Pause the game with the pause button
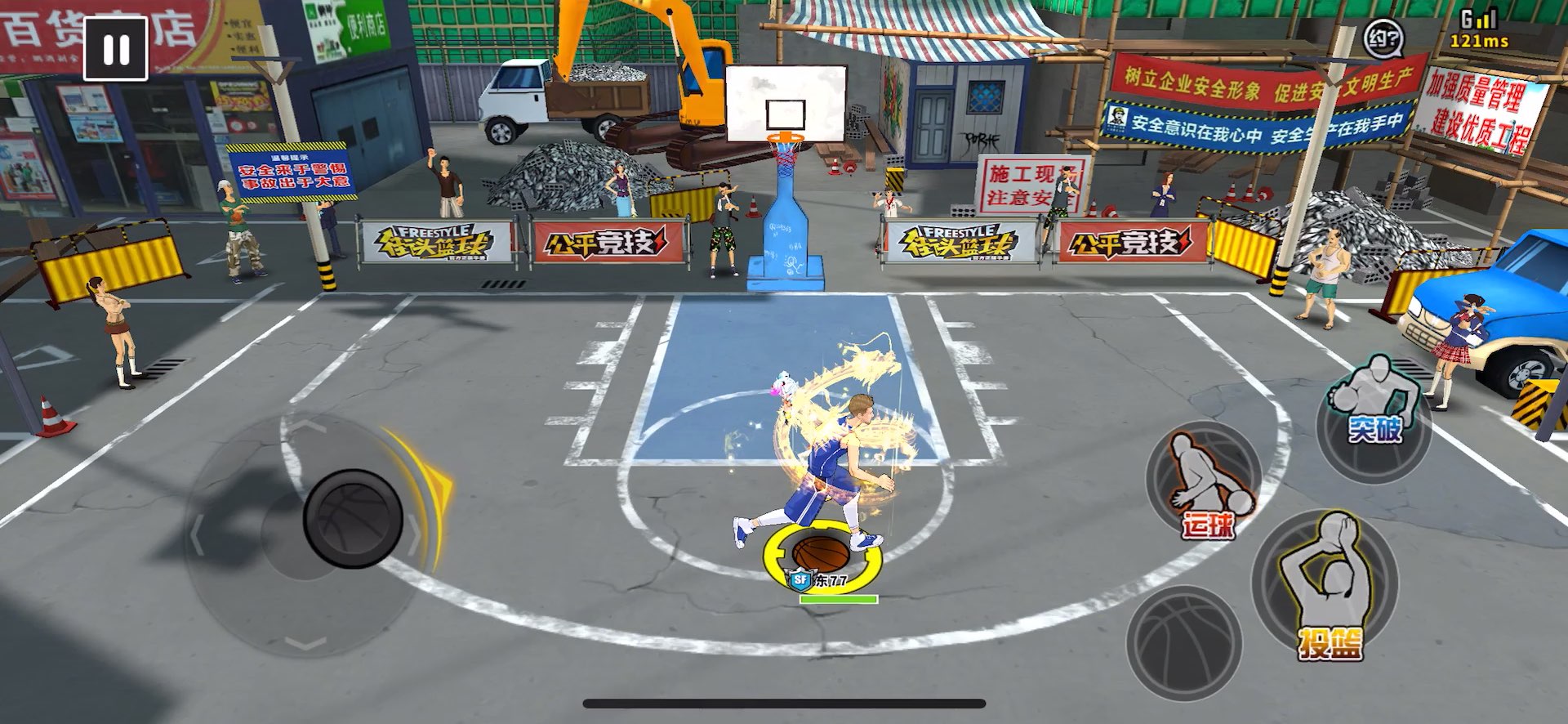The width and height of the screenshot is (1568, 724). click(115, 49)
